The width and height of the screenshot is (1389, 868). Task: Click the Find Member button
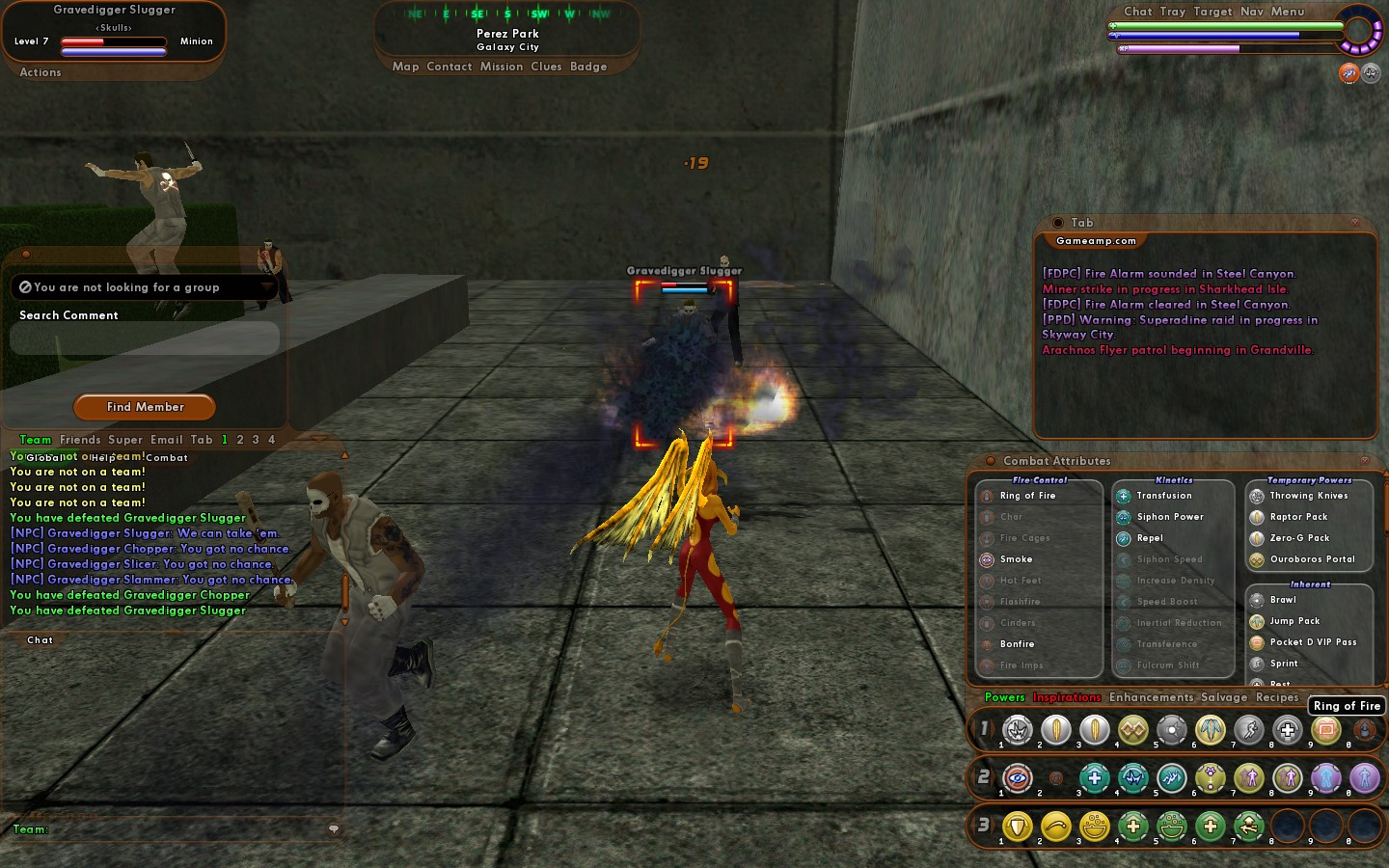pyautogui.click(x=145, y=407)
